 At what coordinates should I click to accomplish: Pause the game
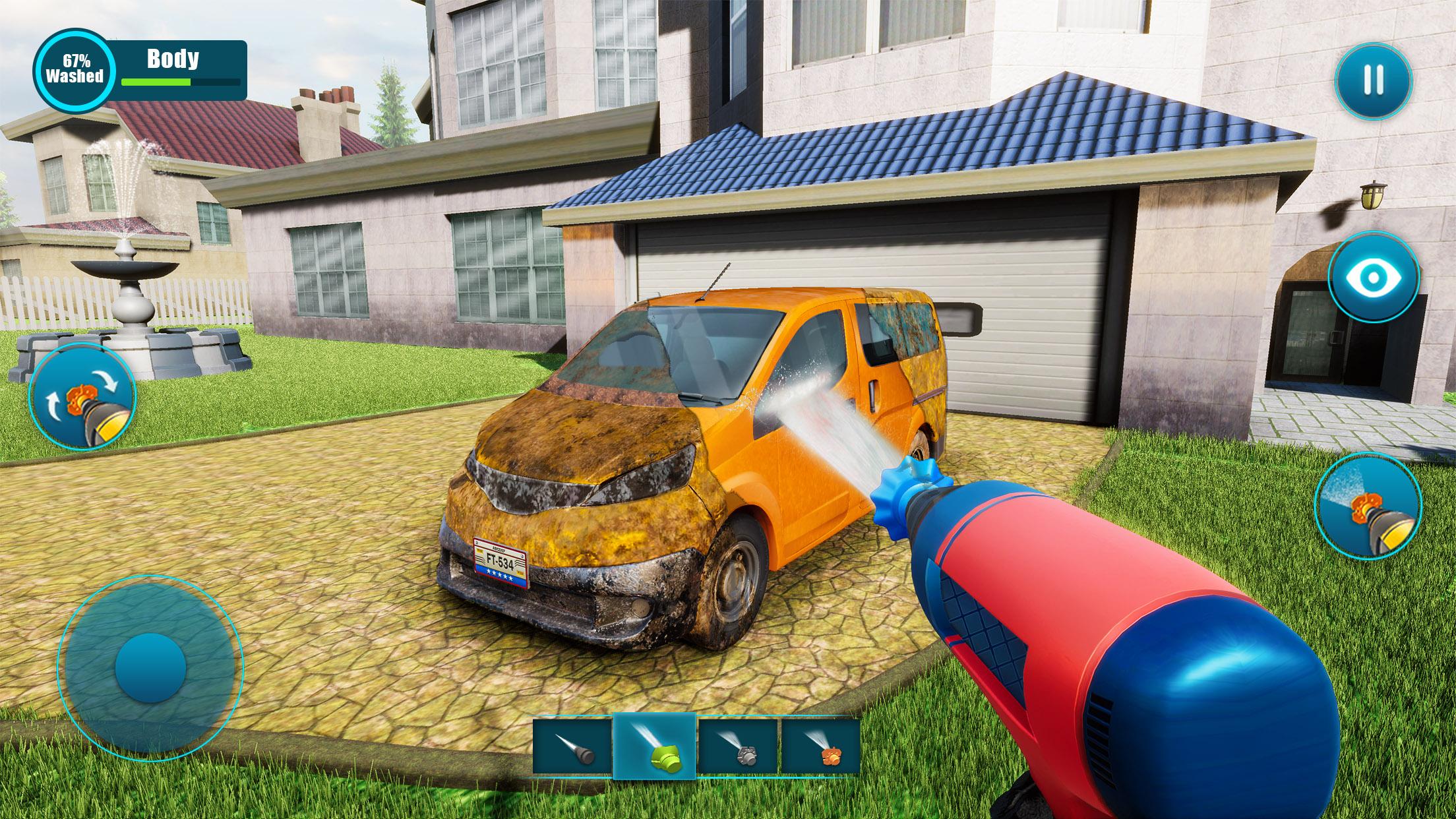click(x=1374, y=80)
